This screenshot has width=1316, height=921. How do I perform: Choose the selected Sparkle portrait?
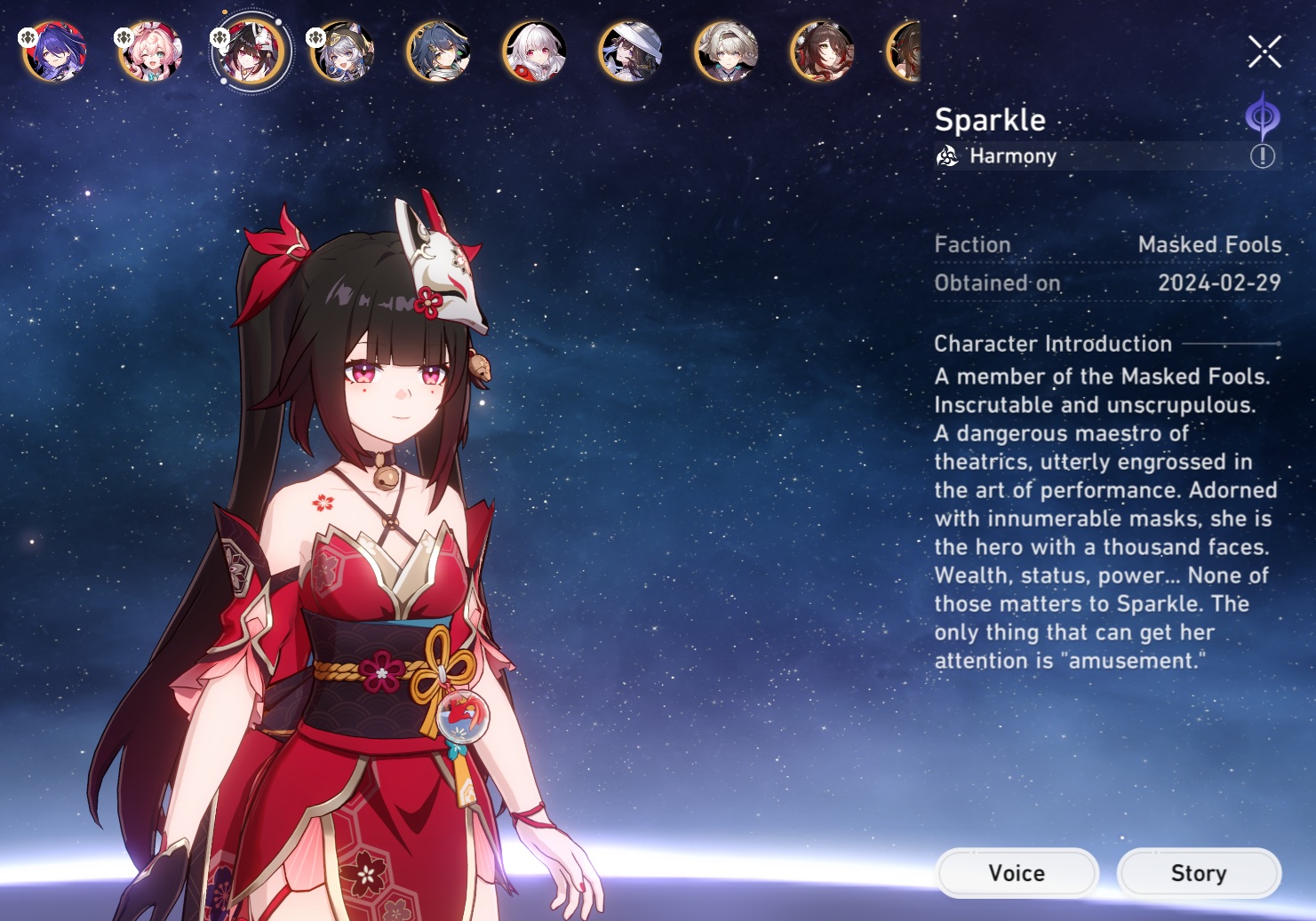click(x=251, y=52)
